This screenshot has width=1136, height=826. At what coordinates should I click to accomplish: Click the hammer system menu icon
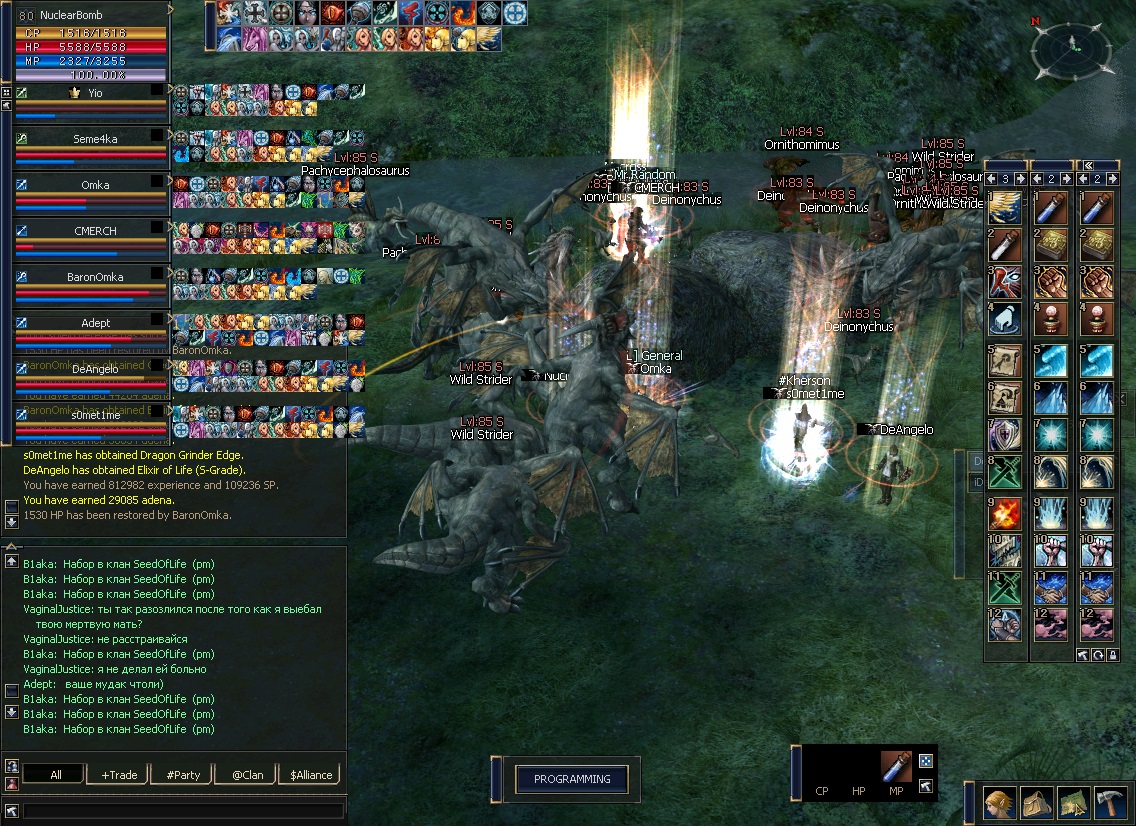(x=1111, y=802)
